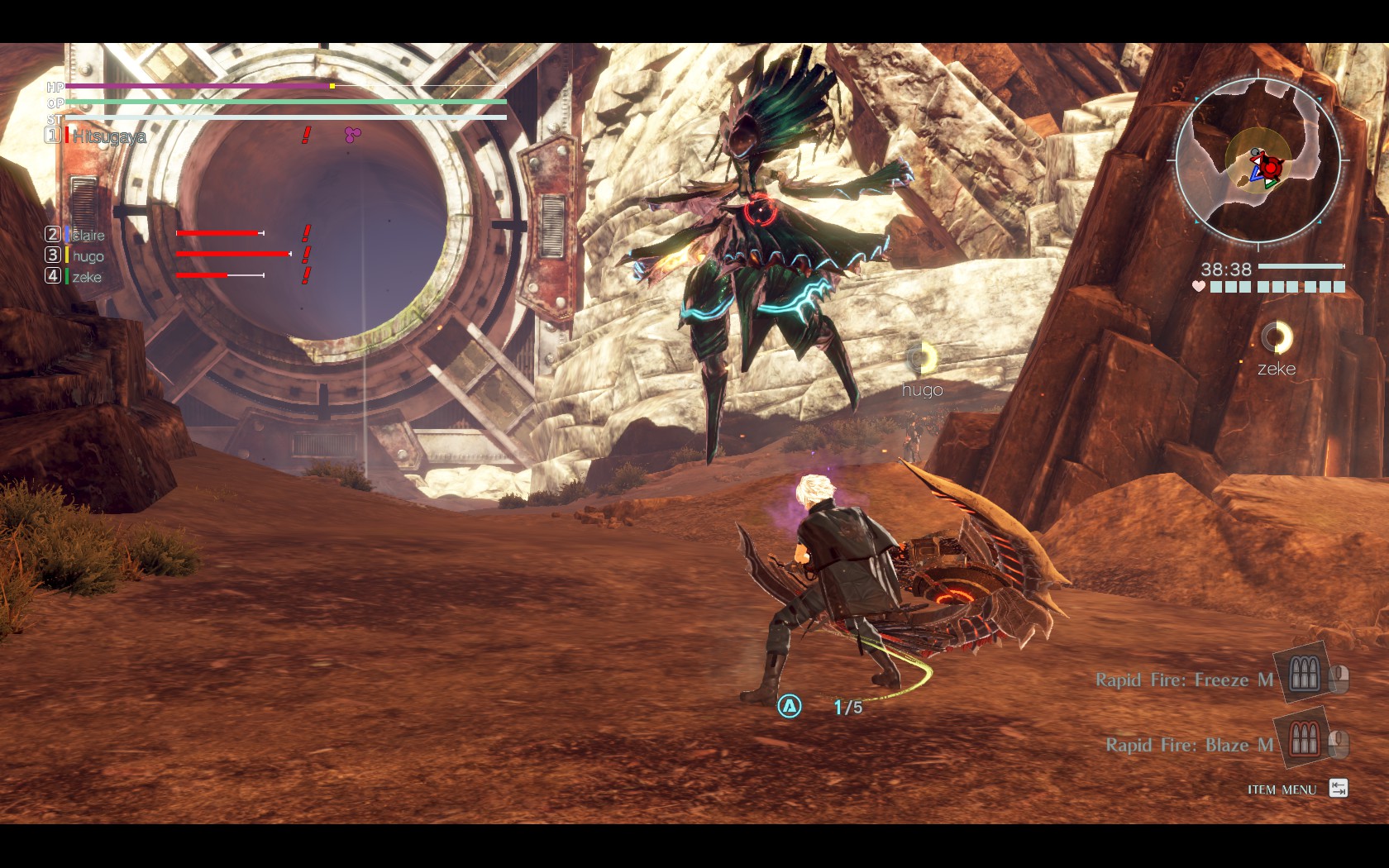The width and height of the screenshot is (1389, 868).
Task: Select party member claire
Action: [88, 235]
